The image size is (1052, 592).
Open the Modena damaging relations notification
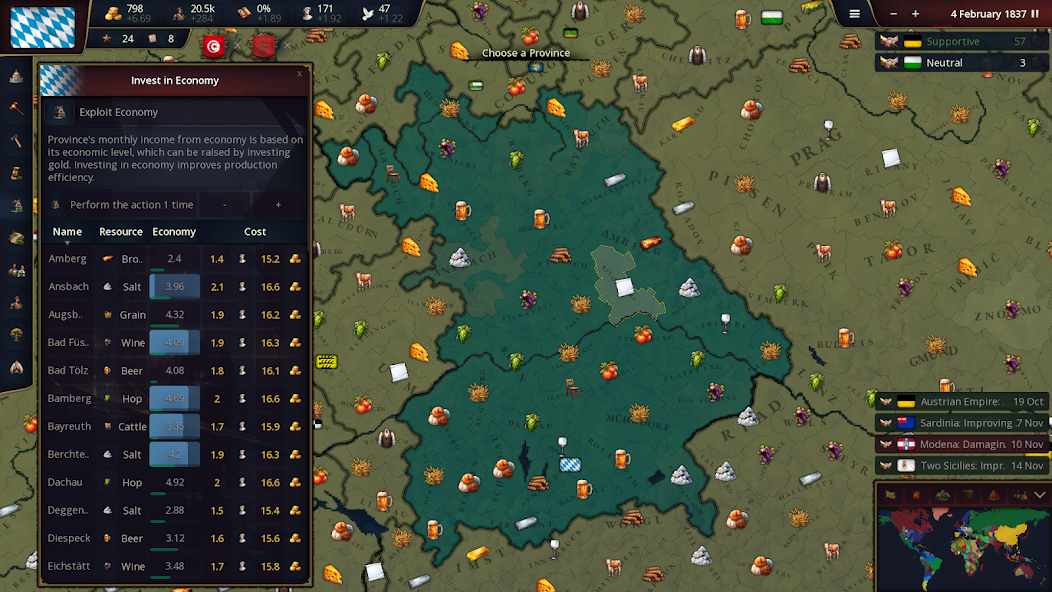961,444
